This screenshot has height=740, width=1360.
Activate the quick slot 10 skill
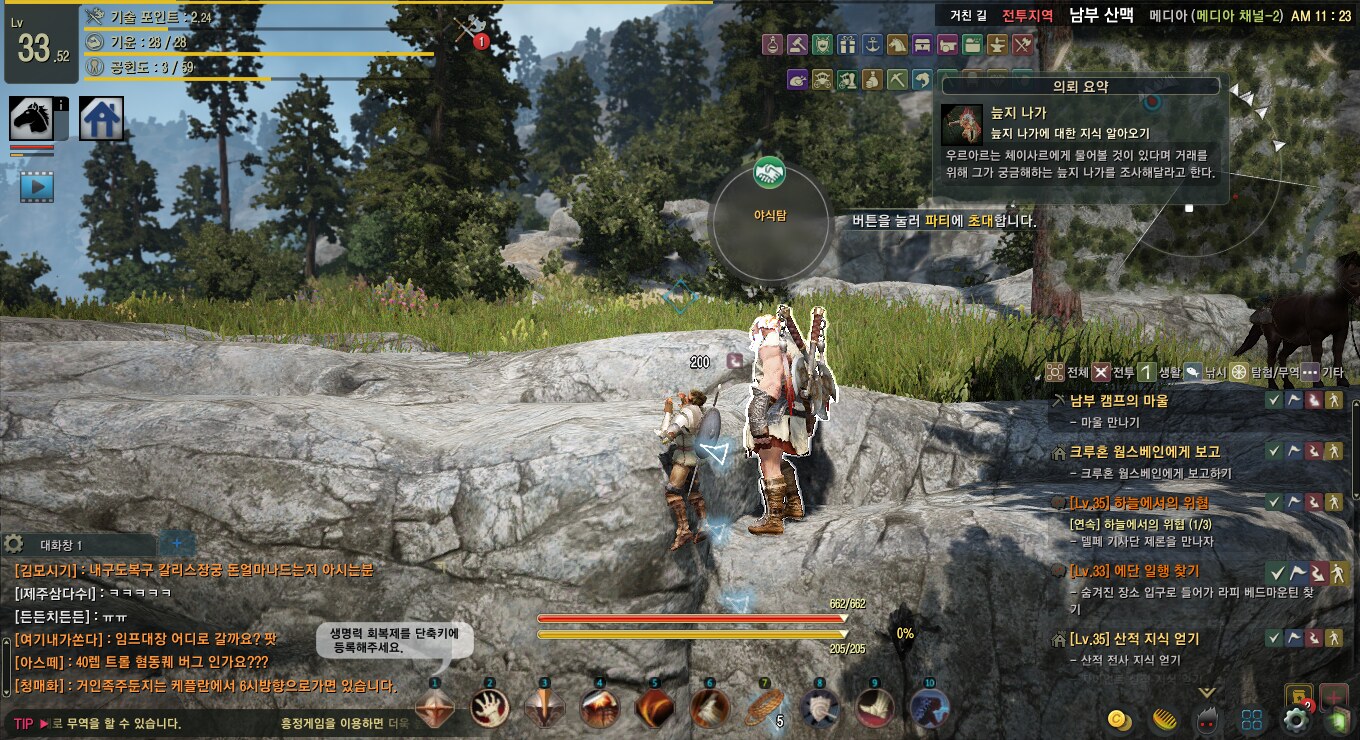tap(930, 708)
